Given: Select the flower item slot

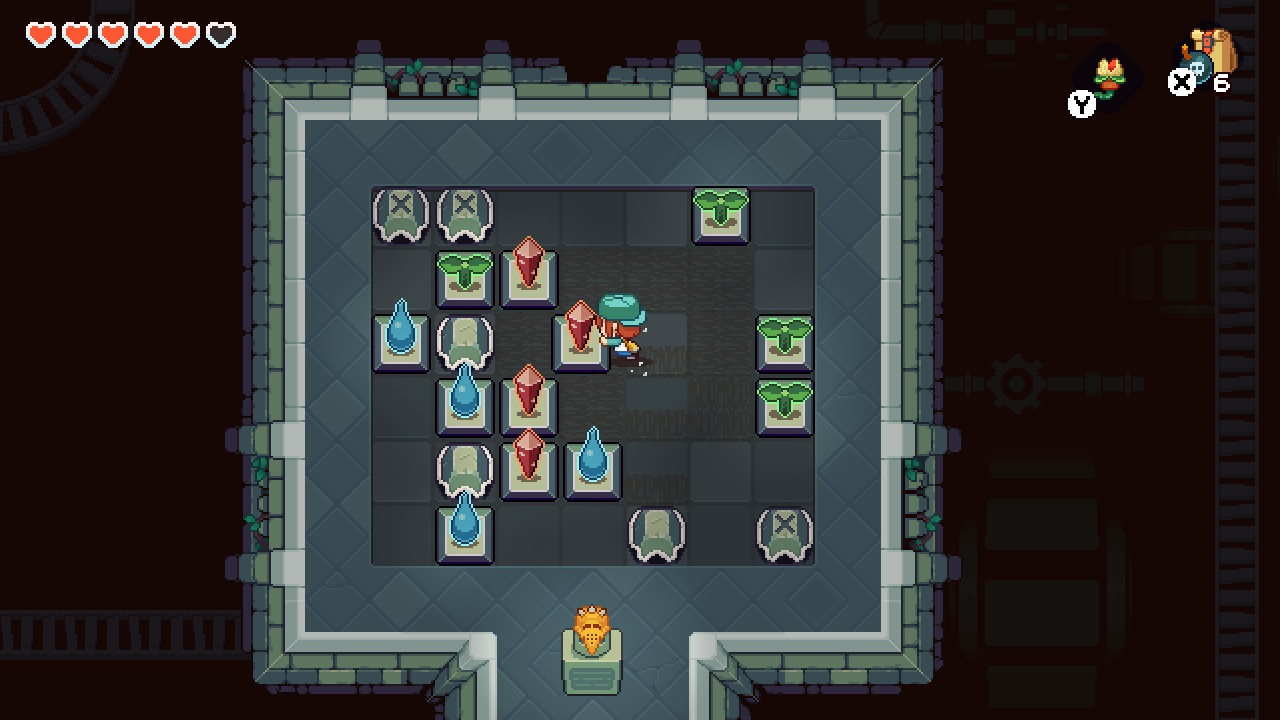Looking at the screenshot, I should pyautogui.click(x=1106, y=77).
